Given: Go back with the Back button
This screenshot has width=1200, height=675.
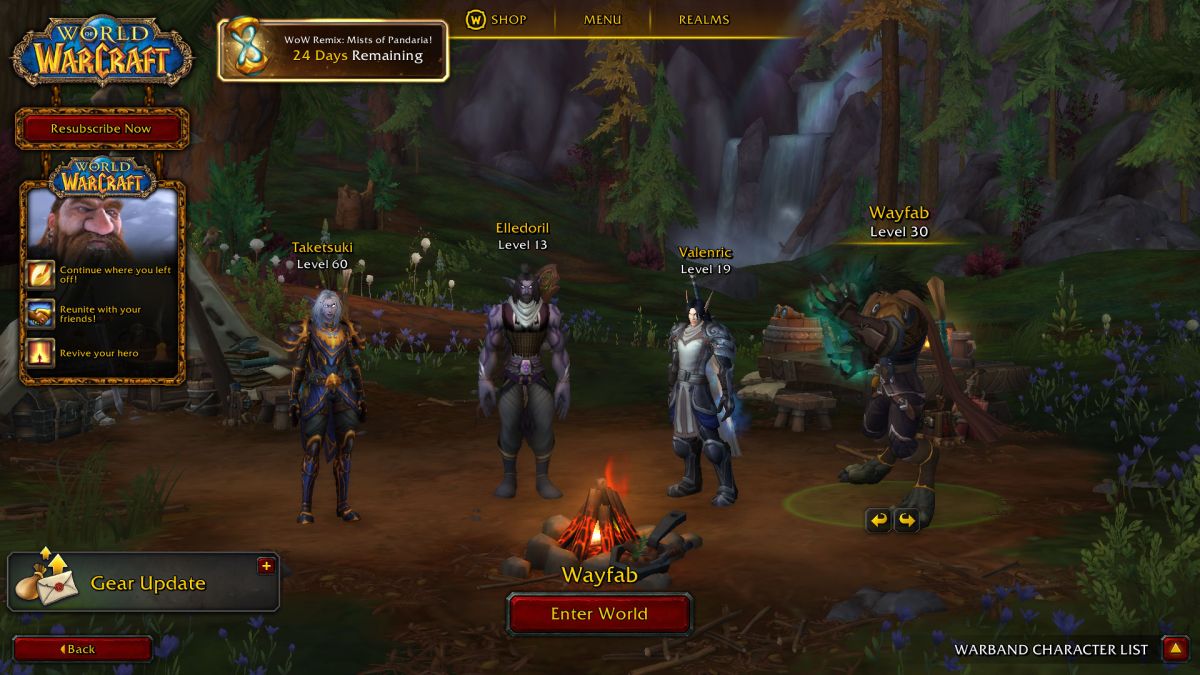Looking at the screenshot, I should tap(82, 649).
